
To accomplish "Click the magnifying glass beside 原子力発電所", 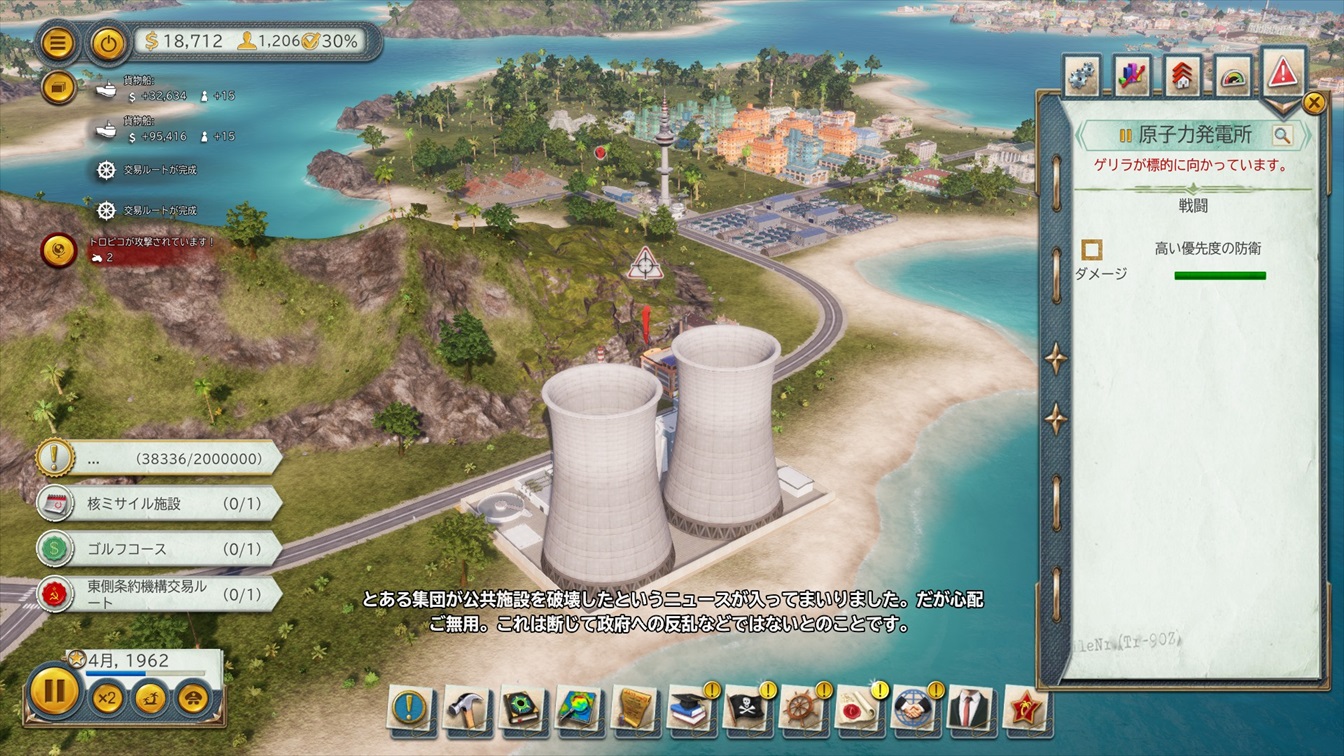I will tap(1282, 134).
